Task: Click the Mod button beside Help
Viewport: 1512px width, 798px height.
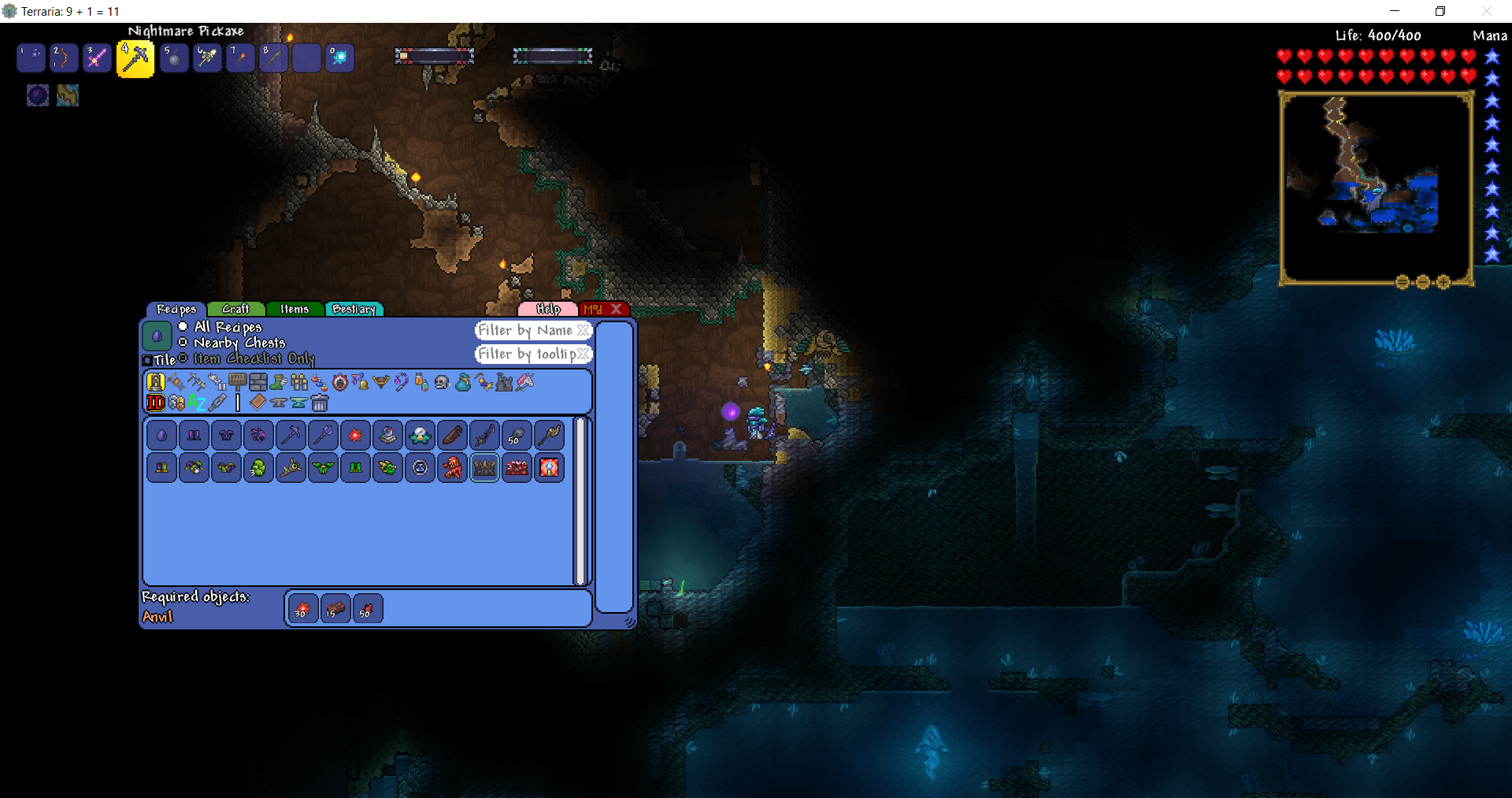Action: click(595, 309)
